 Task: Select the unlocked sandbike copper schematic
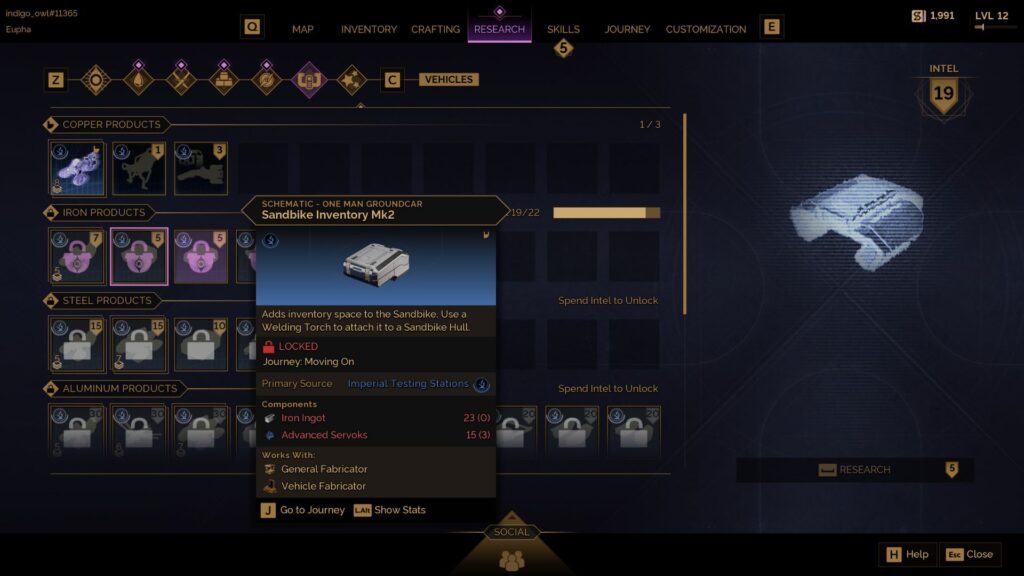[x=78, y=168]
